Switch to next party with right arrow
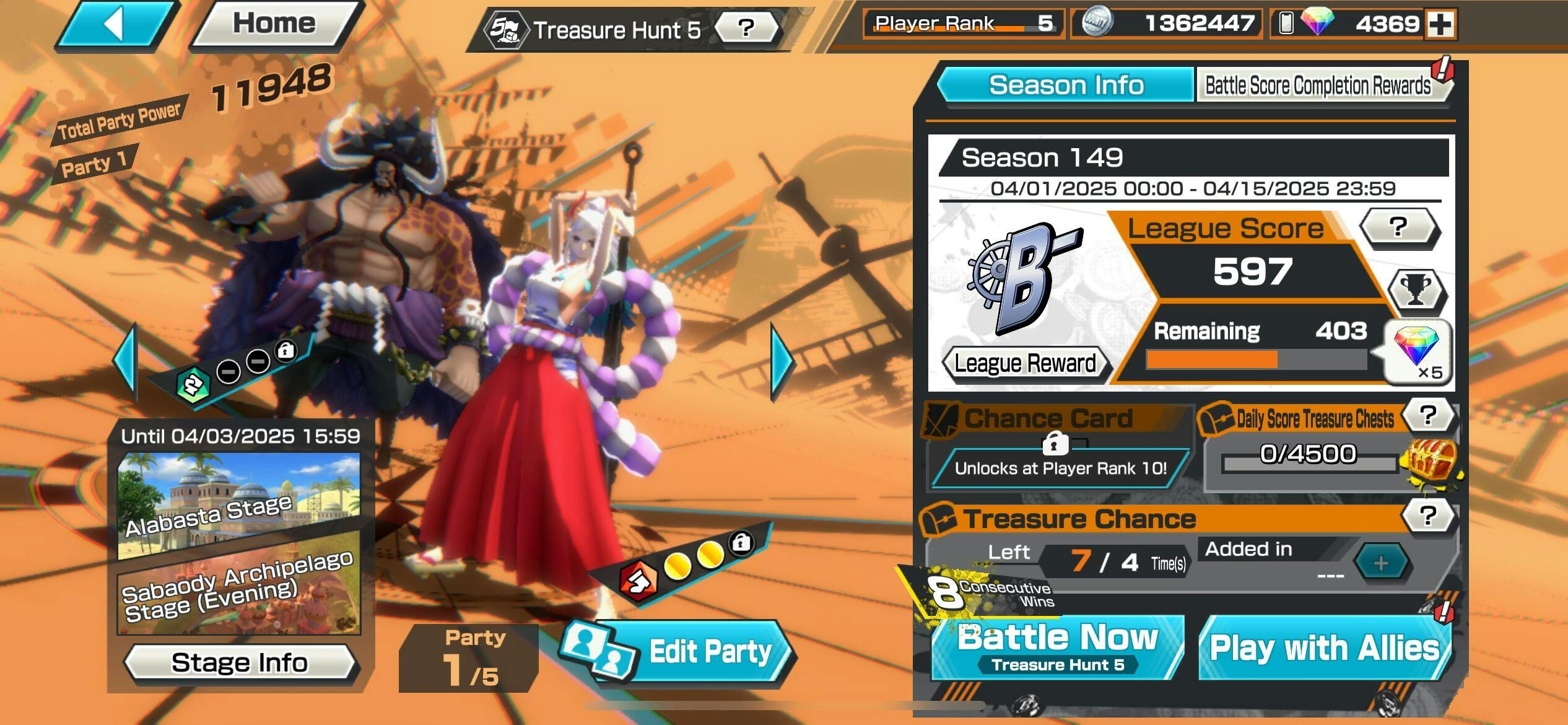This screenshot has width=1568, height=725. click(x=782, y=362)
